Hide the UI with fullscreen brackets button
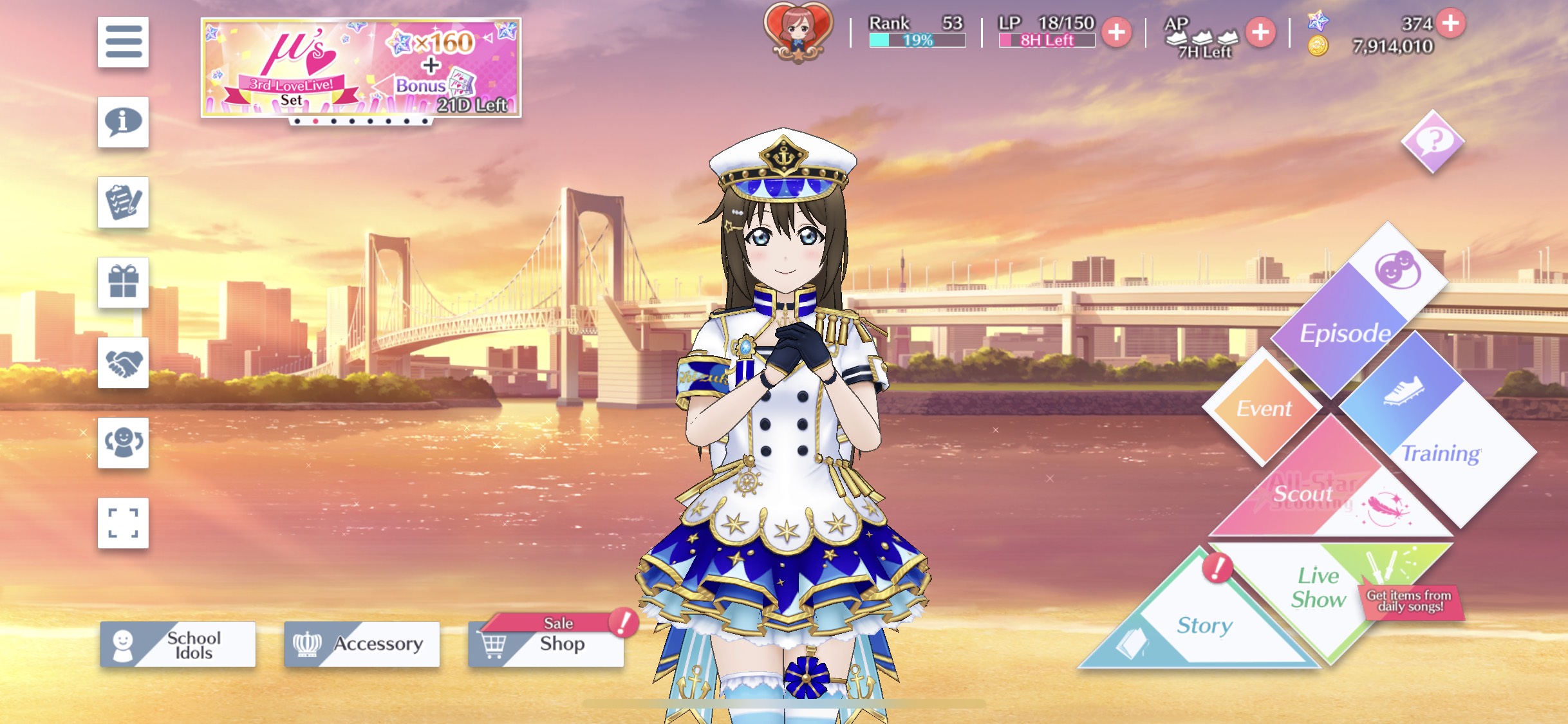Image resolution: width=1568 pixels, height=724 pixels. tap(123, 523)
